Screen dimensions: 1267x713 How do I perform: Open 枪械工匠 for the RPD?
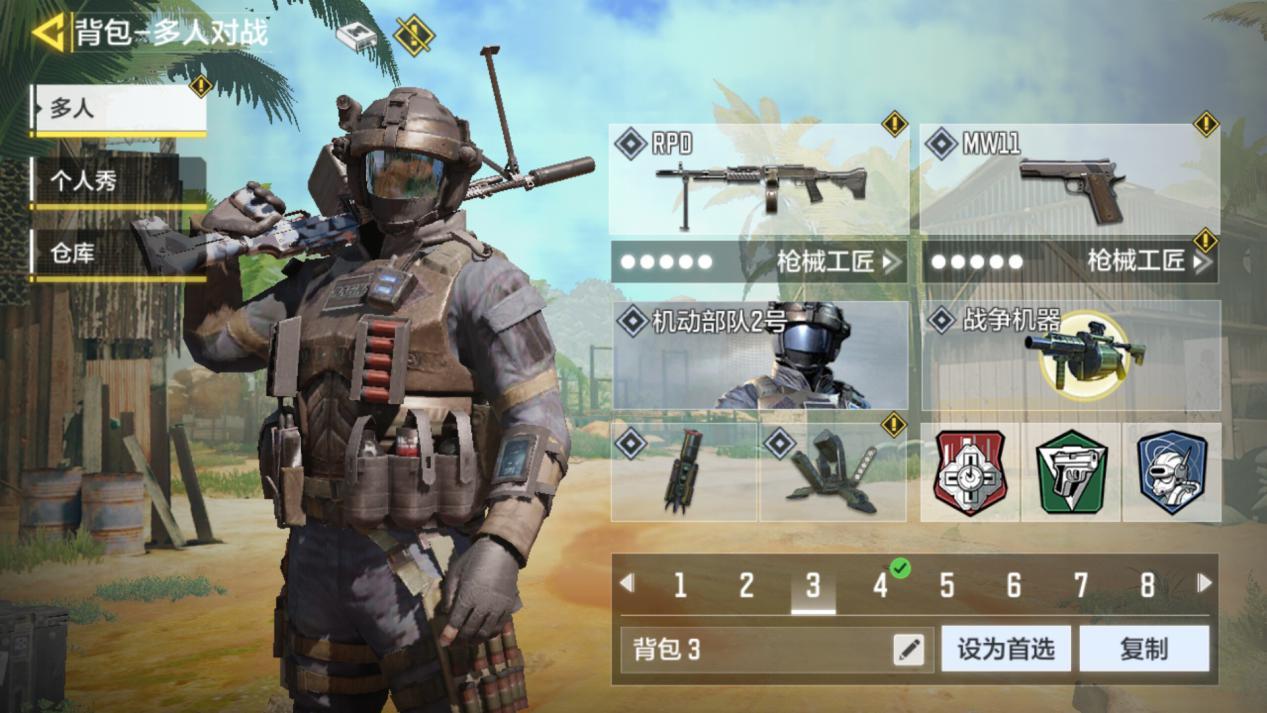759,262
